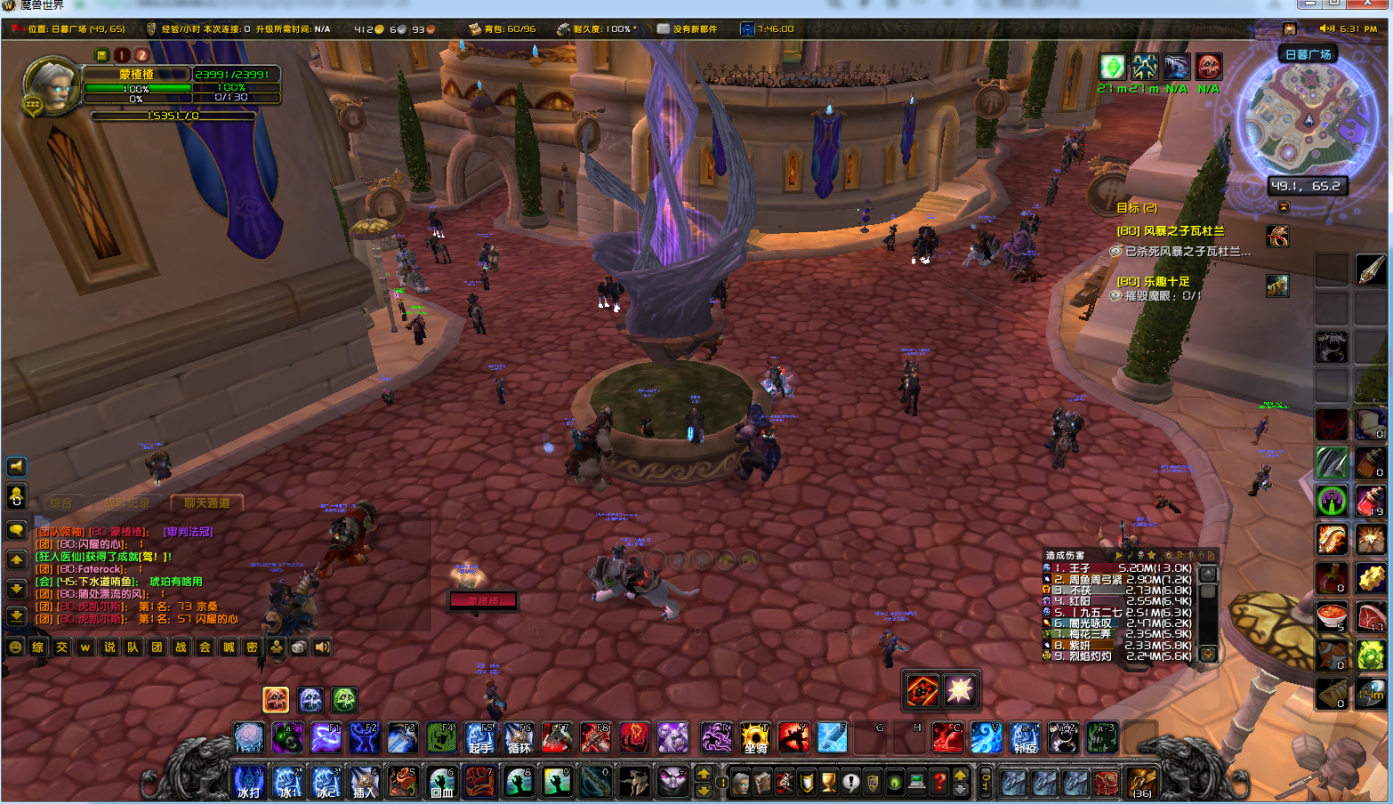The height and width of the screenshot is (804, 1393).
Task: Summon mount with the 坐骑 button
Action: coord(755,738)
